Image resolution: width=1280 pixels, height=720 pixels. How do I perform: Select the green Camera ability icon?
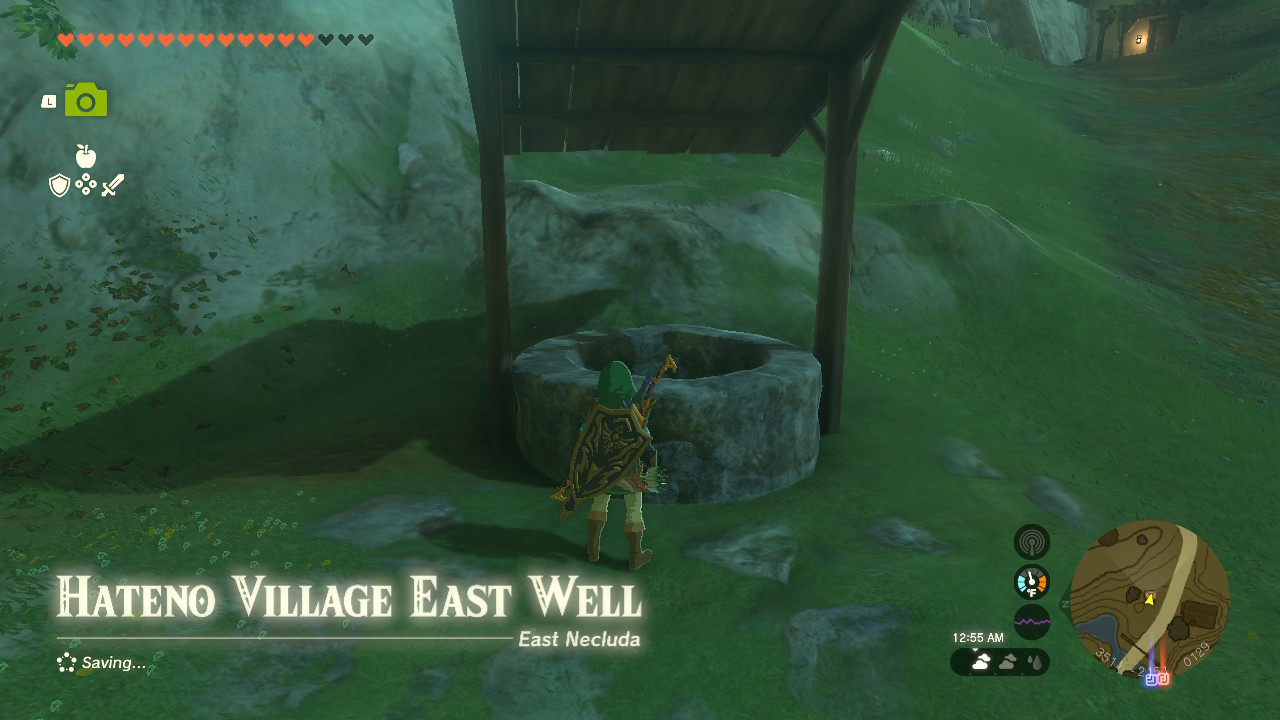(x=86, y=100)
